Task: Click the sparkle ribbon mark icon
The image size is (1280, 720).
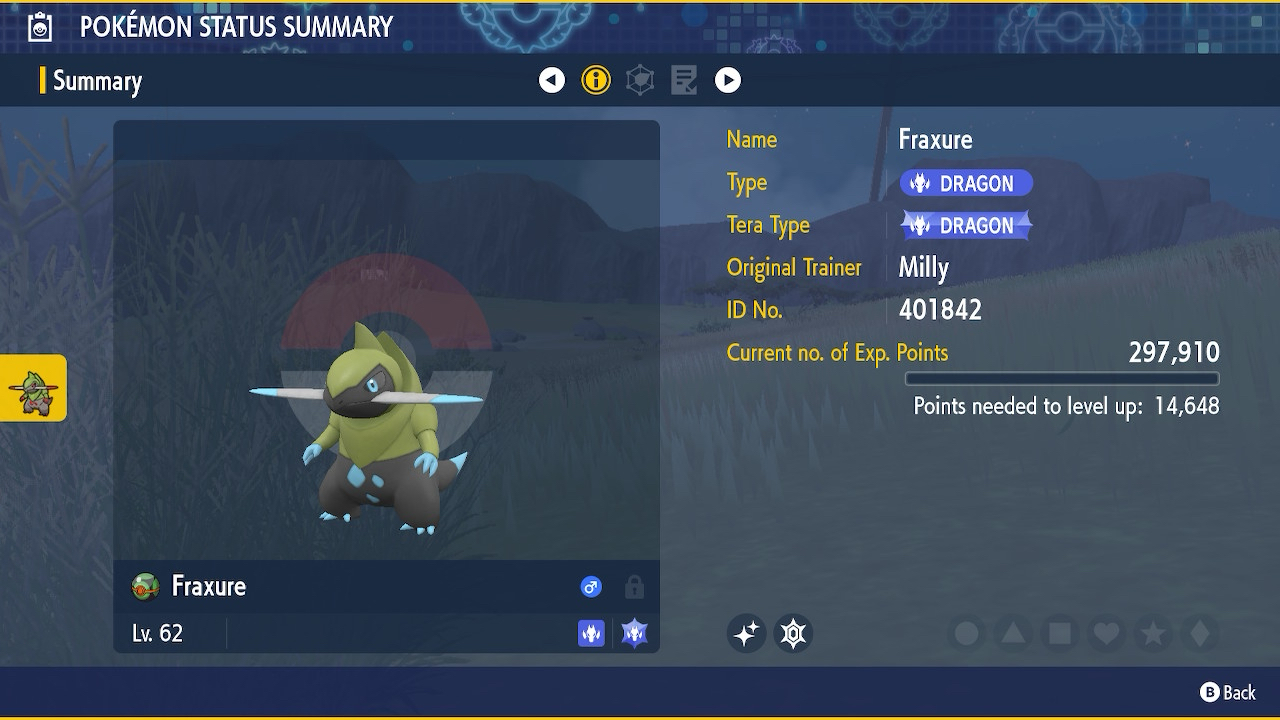Action: [746, 633]
